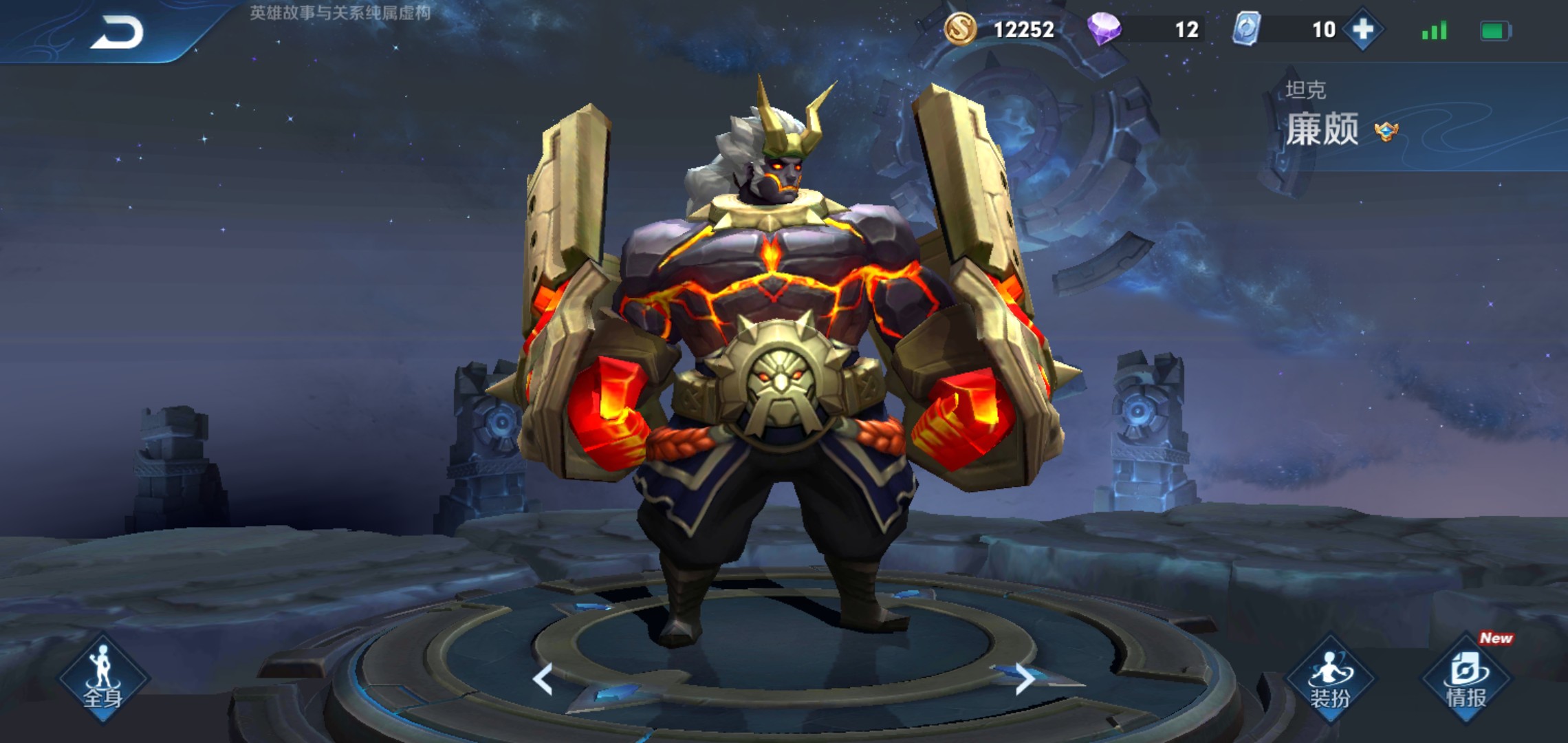Open the 情报 hero info panel
The width and height of the screenshot is (1568, 743).
(x=1466, y=679)
